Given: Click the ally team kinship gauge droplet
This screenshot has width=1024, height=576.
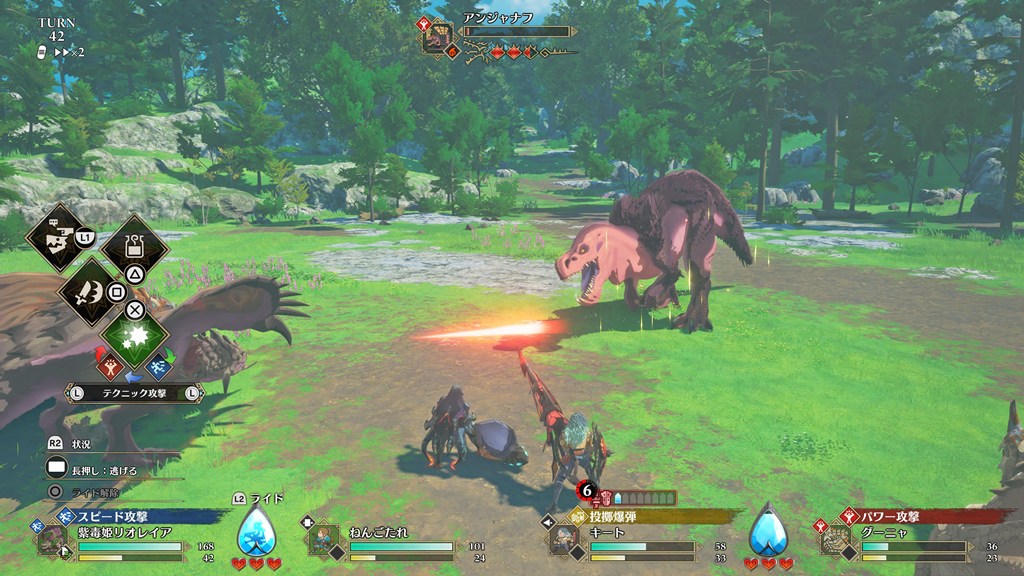Looking at the screenshot, I should (x=768, y=532).
